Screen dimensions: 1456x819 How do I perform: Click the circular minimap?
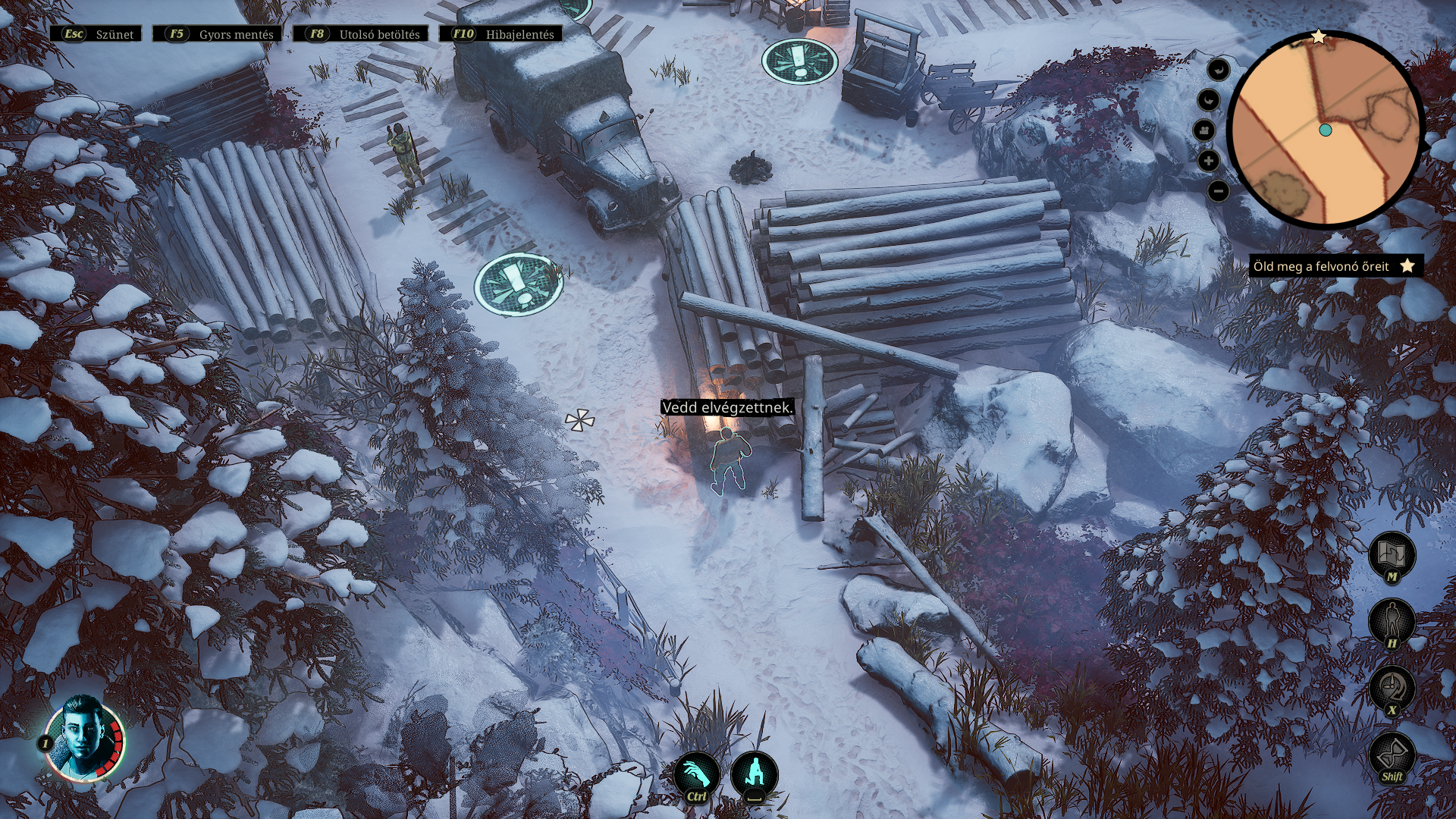point(1326,130)
